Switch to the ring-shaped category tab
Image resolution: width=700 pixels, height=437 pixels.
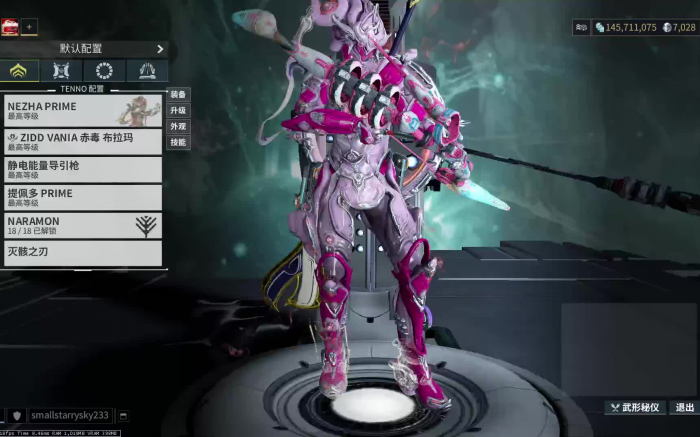(x=104, y=71)
